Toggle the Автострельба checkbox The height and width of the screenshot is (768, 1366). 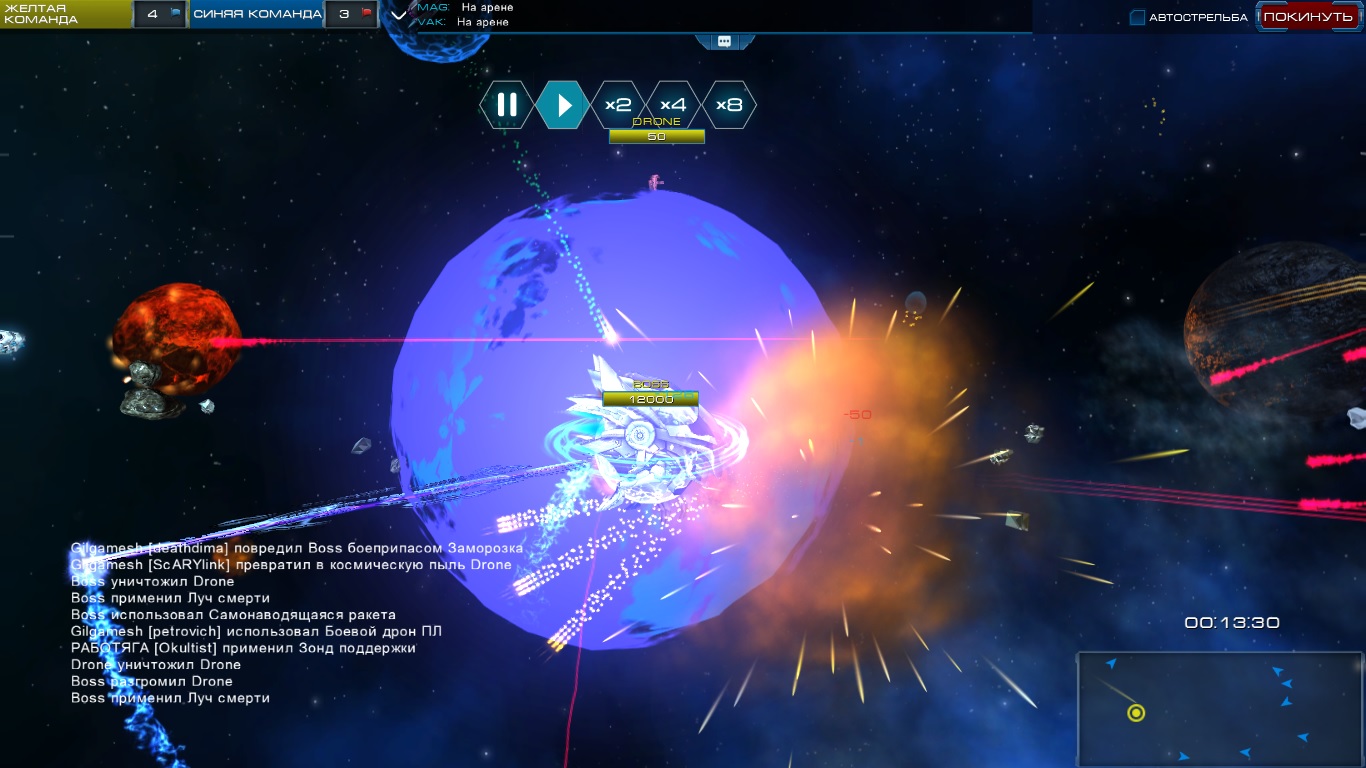pyautogui.click(x=1137, y=17)
